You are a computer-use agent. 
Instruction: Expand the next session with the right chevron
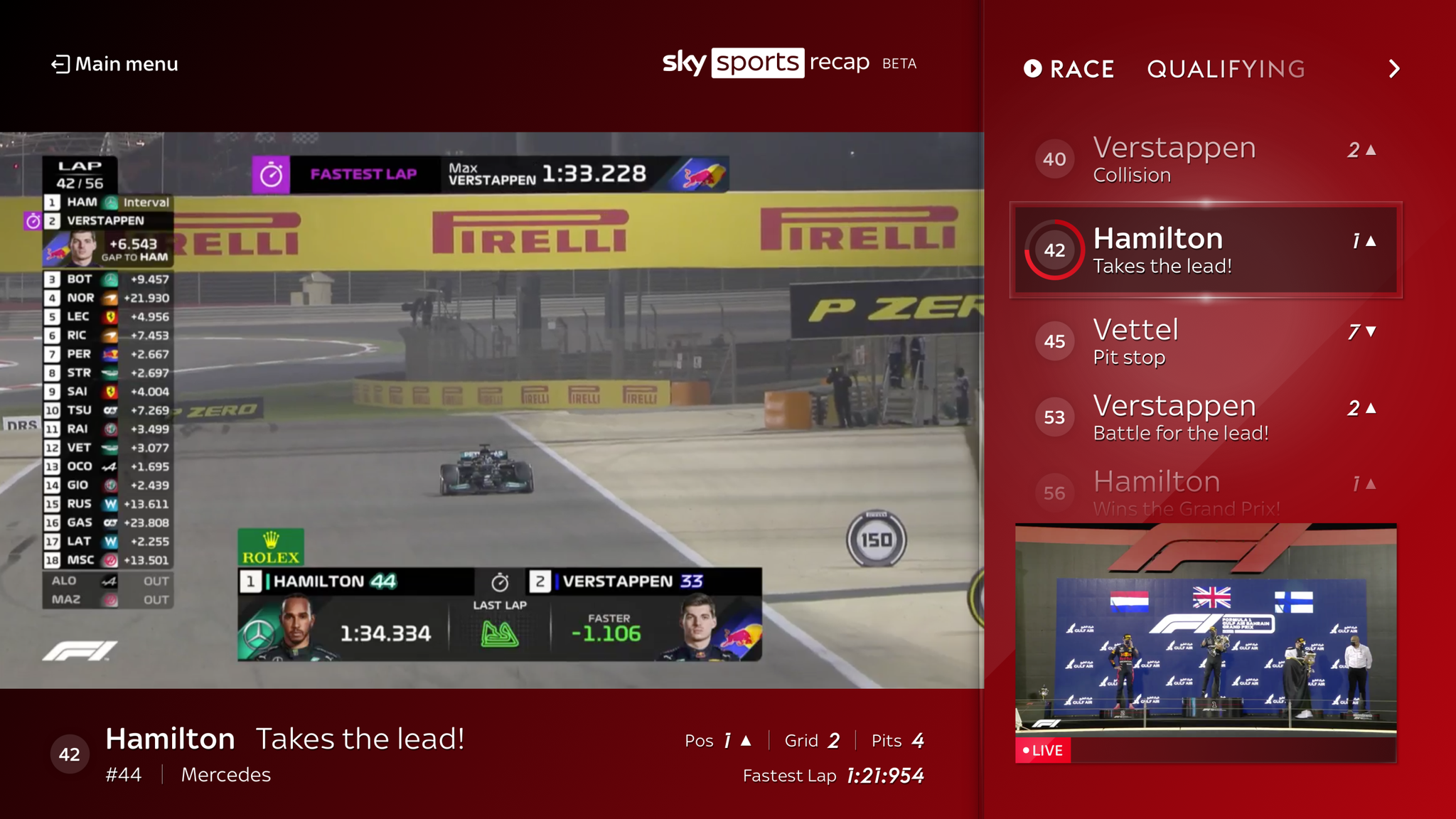coord(1394,68)
